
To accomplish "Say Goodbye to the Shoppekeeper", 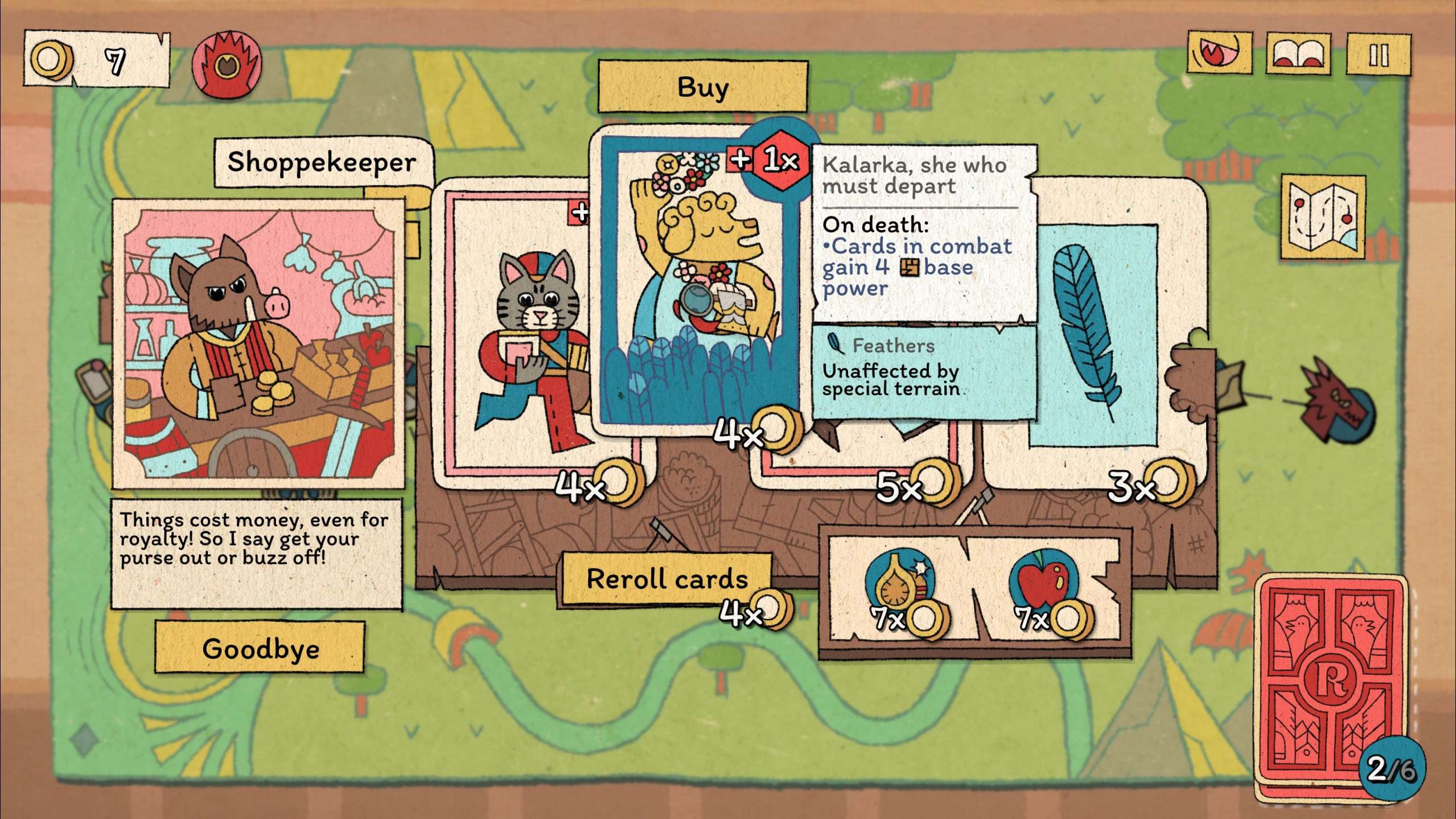I will coord(260,648).
